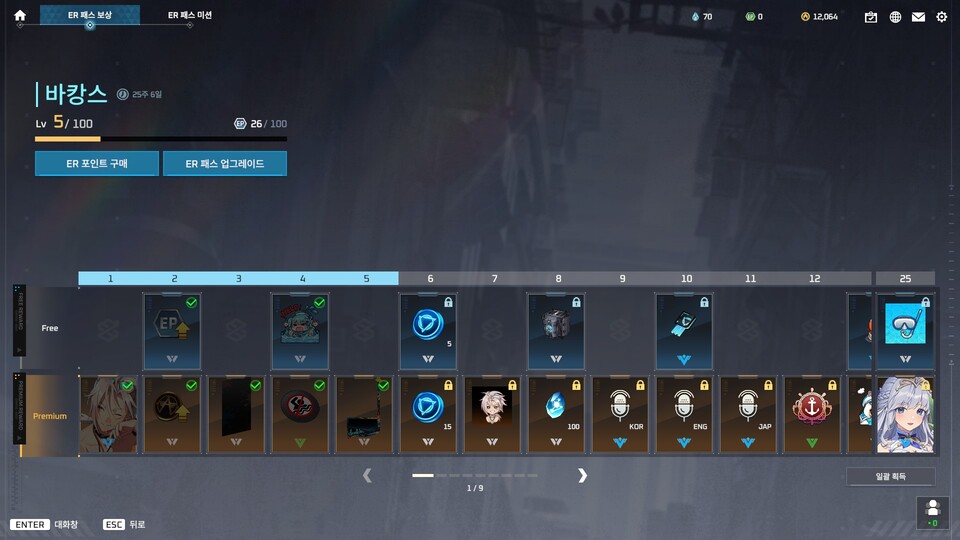Click the ER 포인트 구매 button
This screenshot has width=960, height=540.
[97, 163]
